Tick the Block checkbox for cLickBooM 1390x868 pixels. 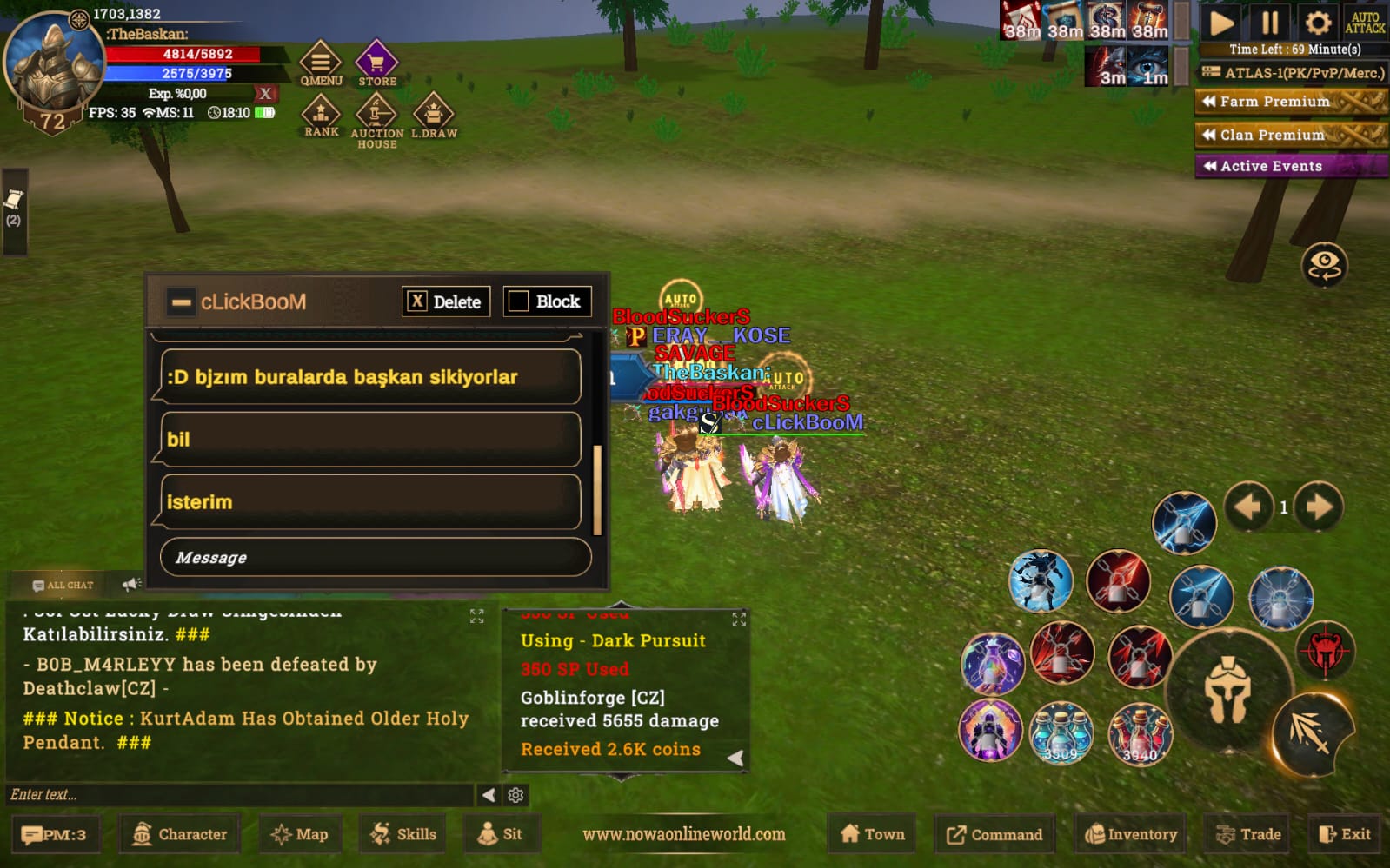[x=519, y=301]
